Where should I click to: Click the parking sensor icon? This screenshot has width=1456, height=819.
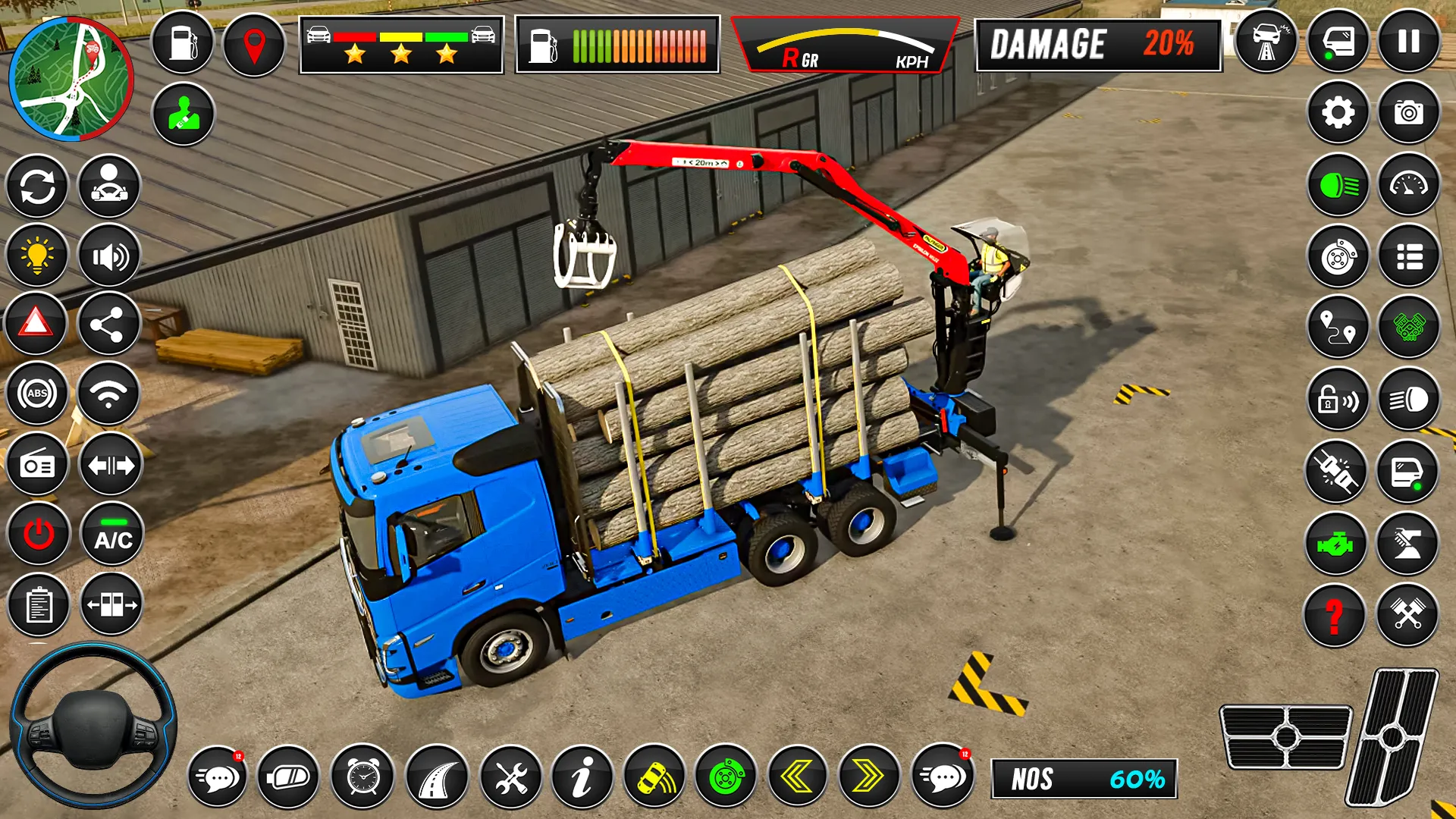click(x=652, y=777)
